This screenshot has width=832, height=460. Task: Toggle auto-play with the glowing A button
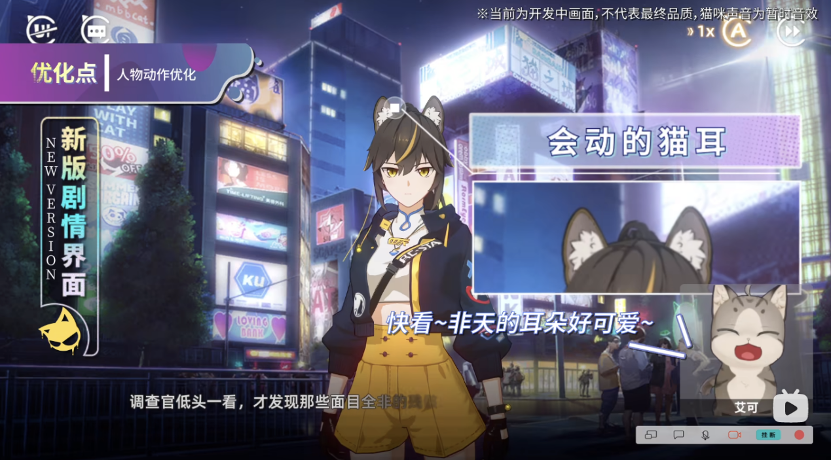click(x=738, y=31)
